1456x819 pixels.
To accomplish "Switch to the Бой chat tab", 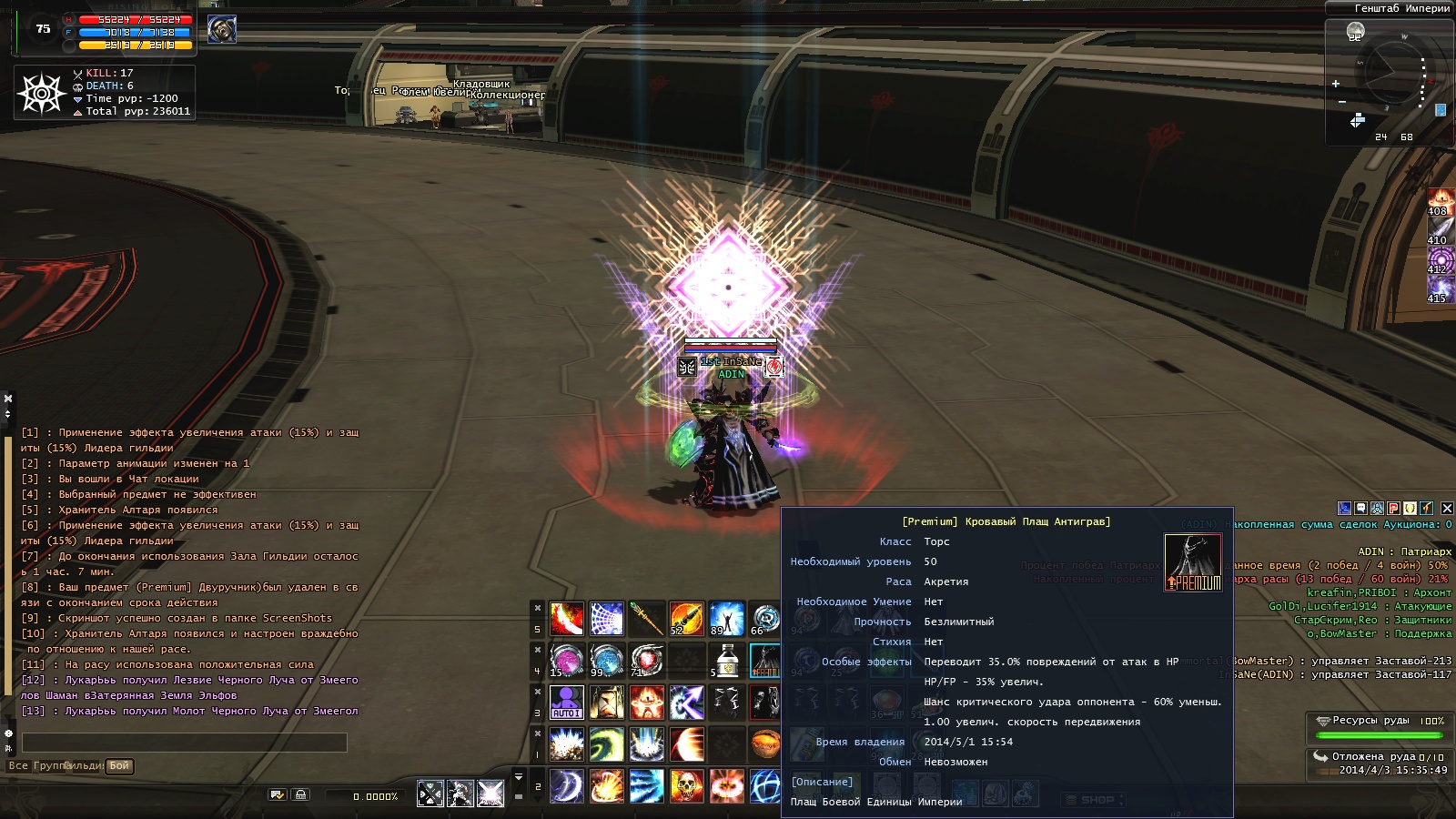I will (119, 766).
